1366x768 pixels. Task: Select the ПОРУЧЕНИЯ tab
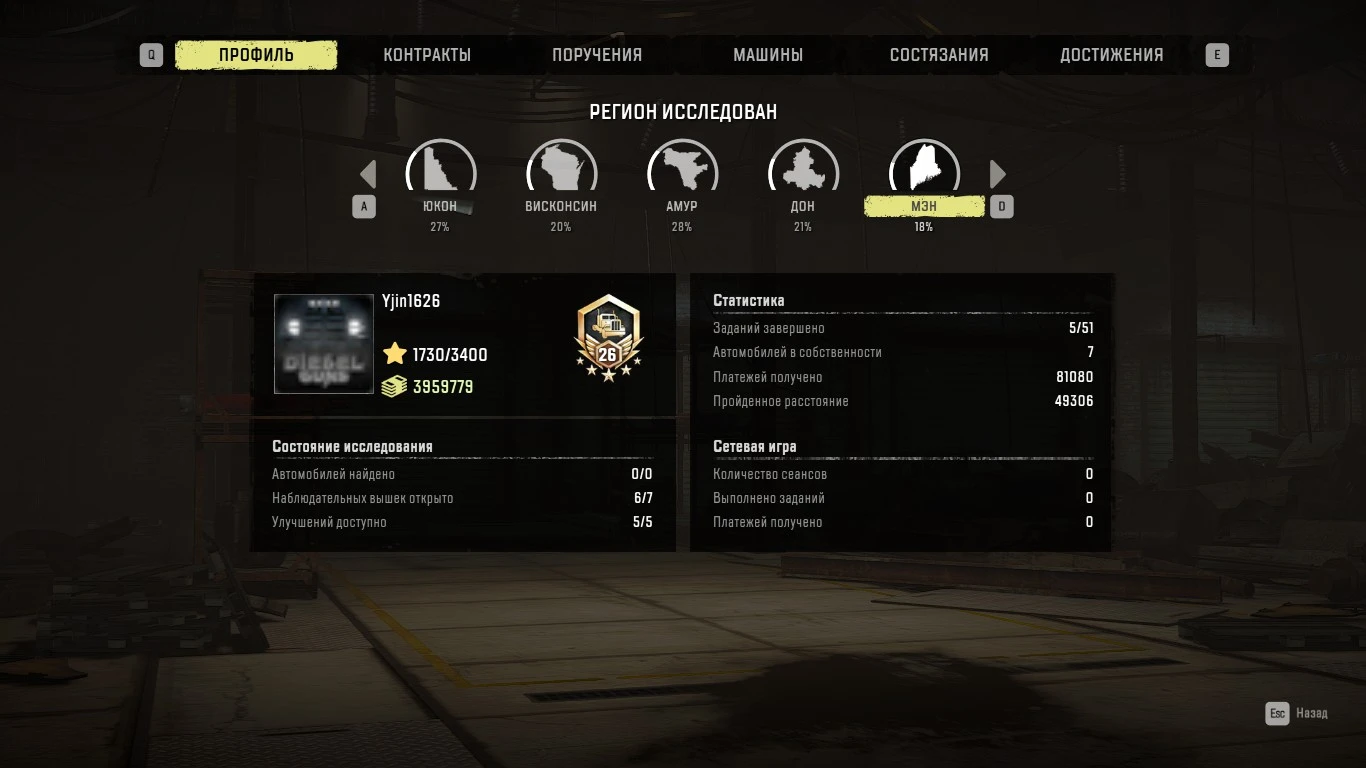click(597, 55)
